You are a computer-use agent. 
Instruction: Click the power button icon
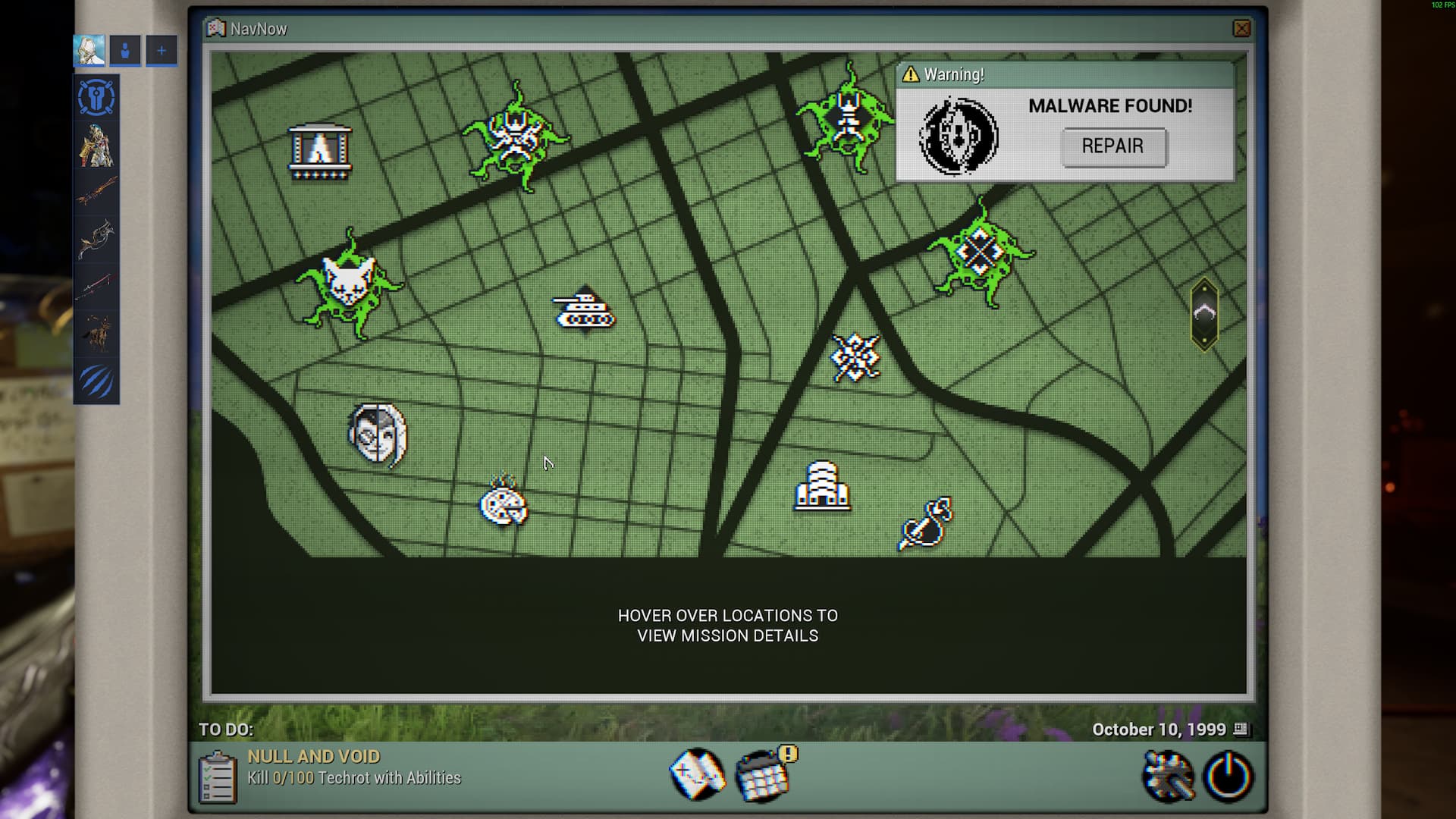[1228, 776]
